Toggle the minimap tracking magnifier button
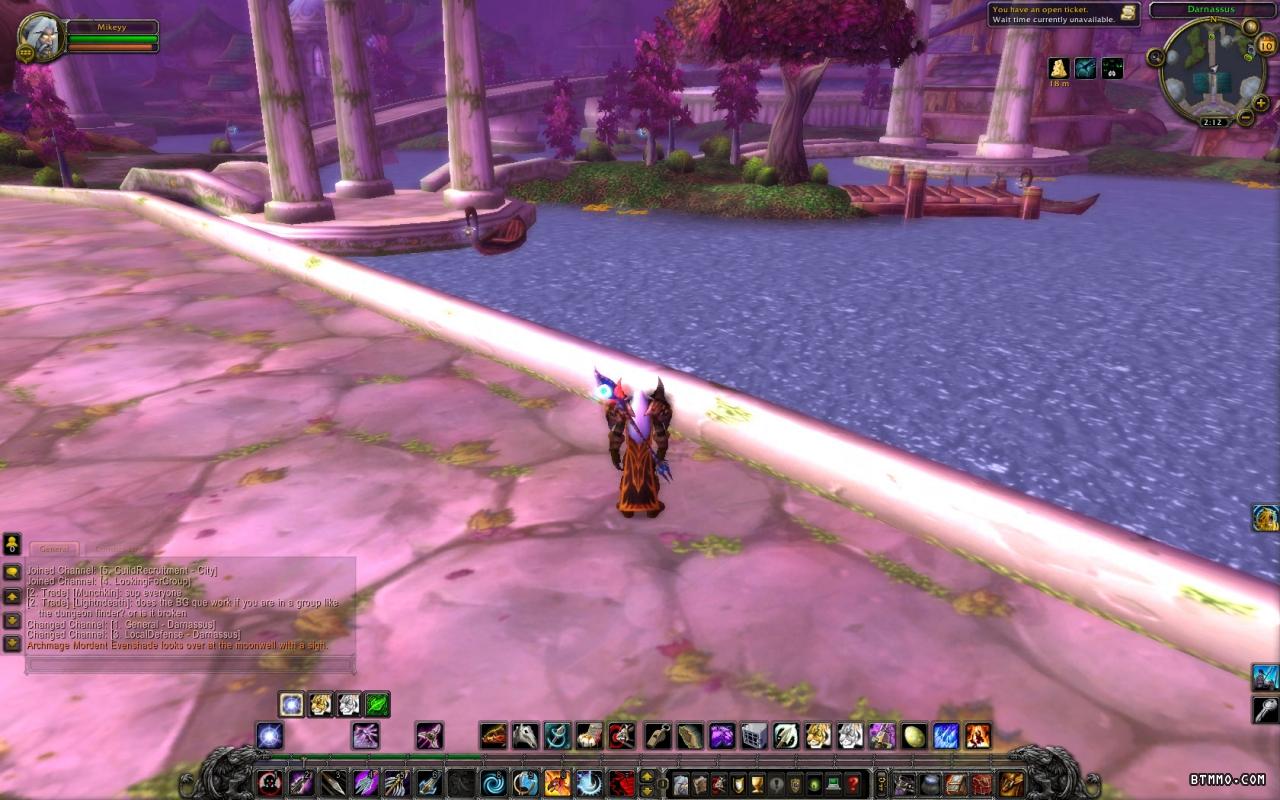The image size is (1280, 800). click(x=1156, y=56)
